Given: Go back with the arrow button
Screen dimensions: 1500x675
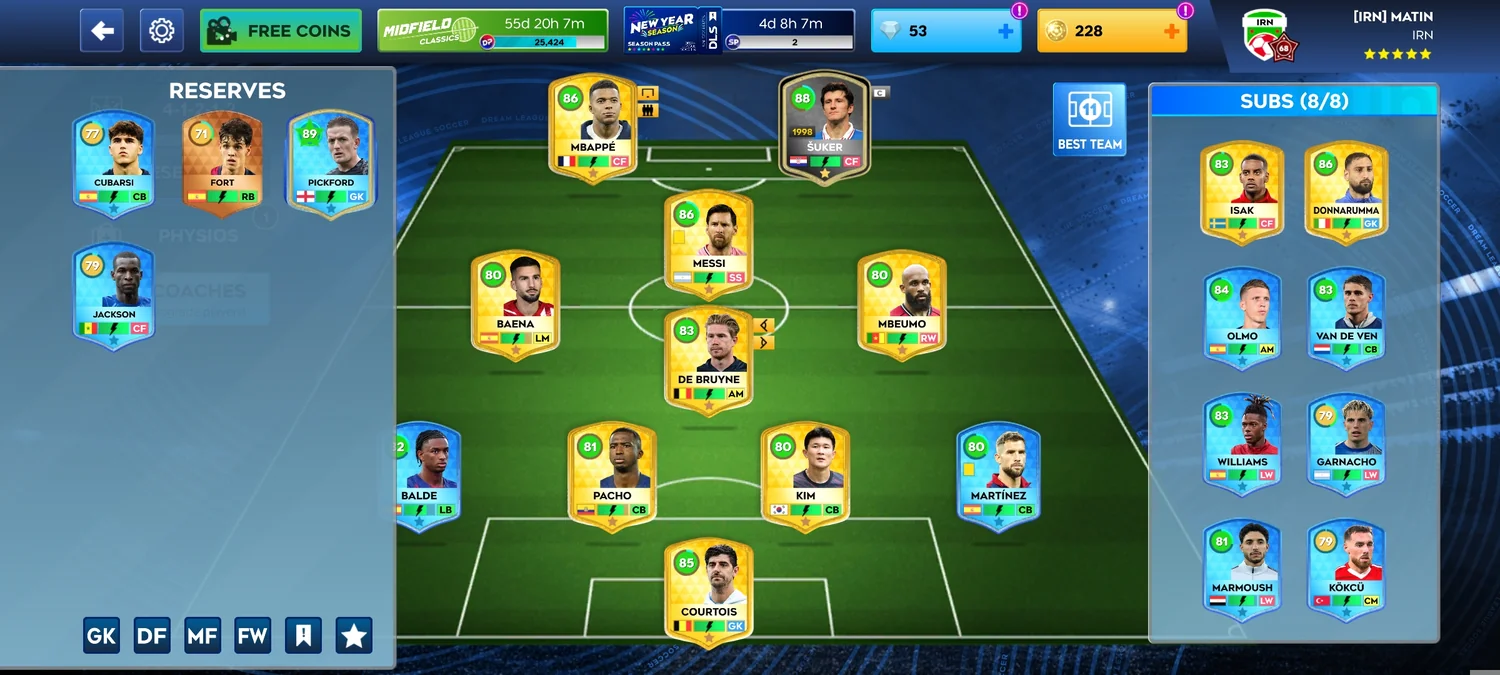Looking at the screenshot, I should (102, 31).
